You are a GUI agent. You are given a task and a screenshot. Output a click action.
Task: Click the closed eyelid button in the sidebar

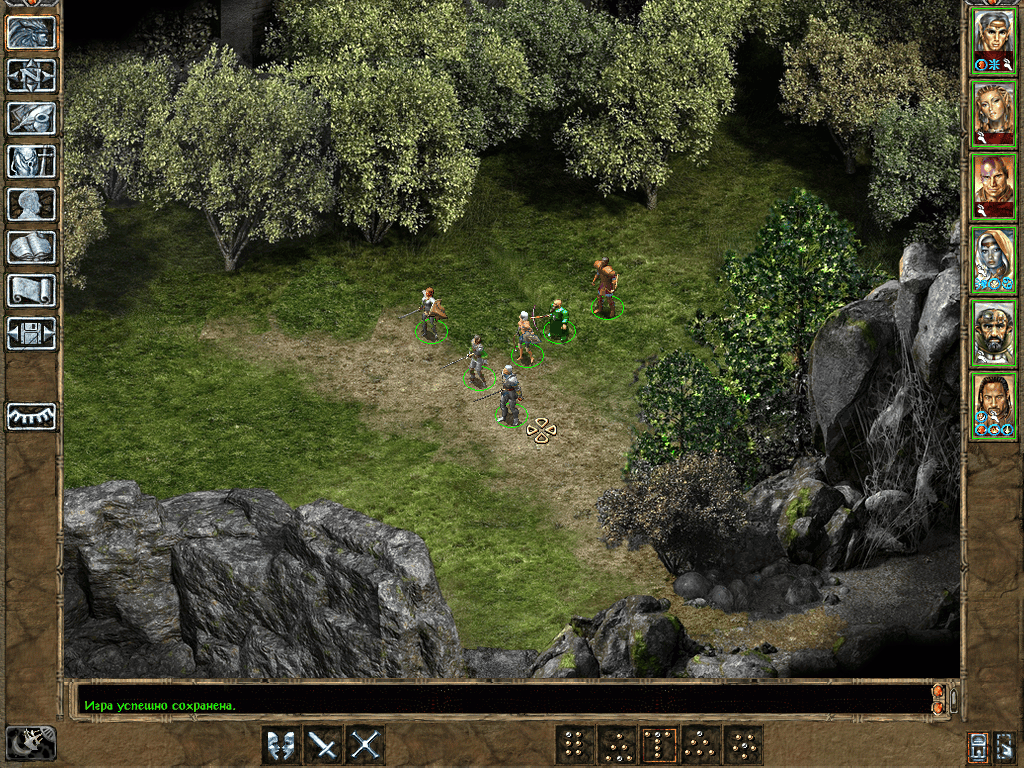(x=32, y=416)
